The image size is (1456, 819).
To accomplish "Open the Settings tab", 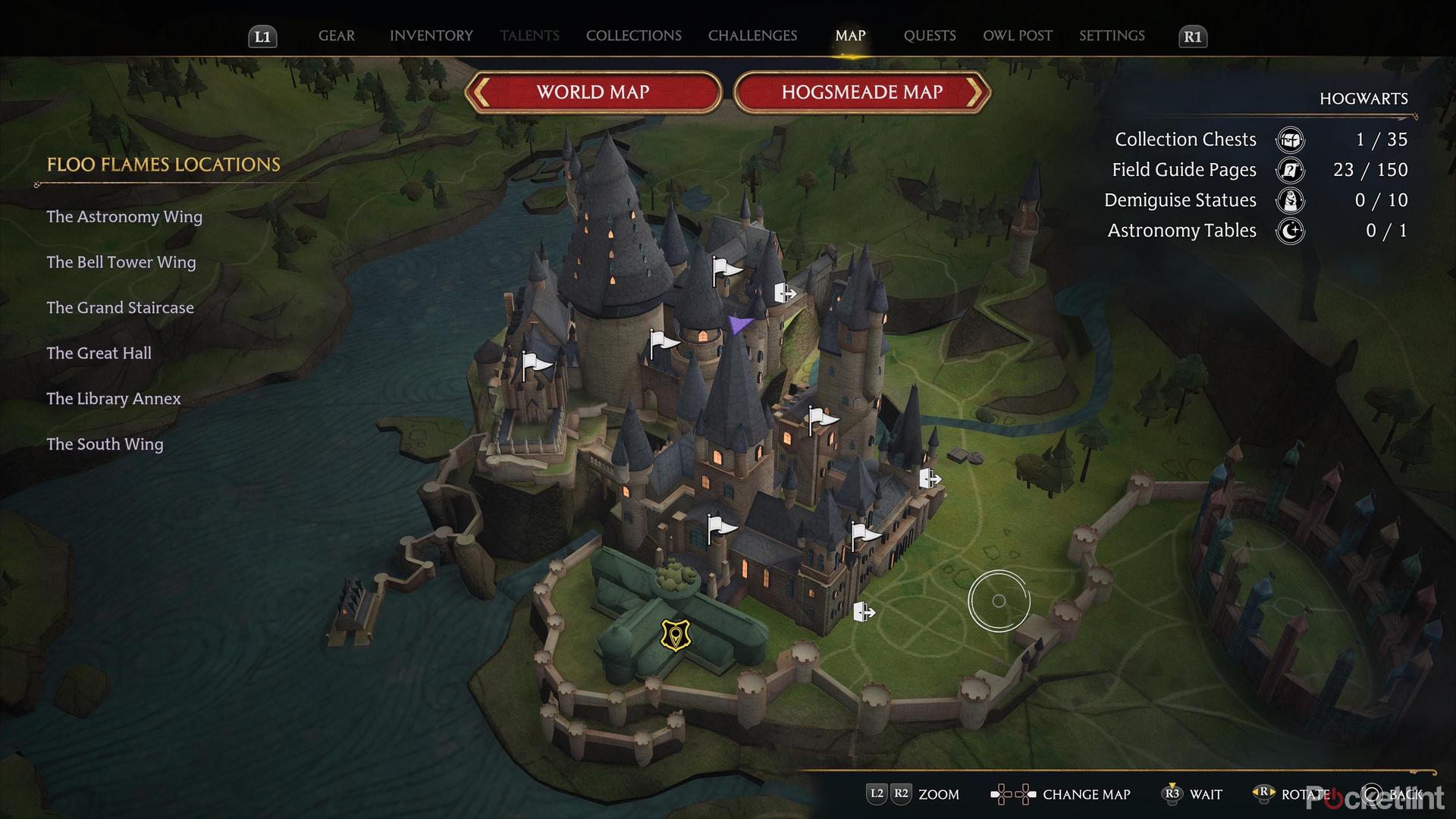I will pos(1112,36).
